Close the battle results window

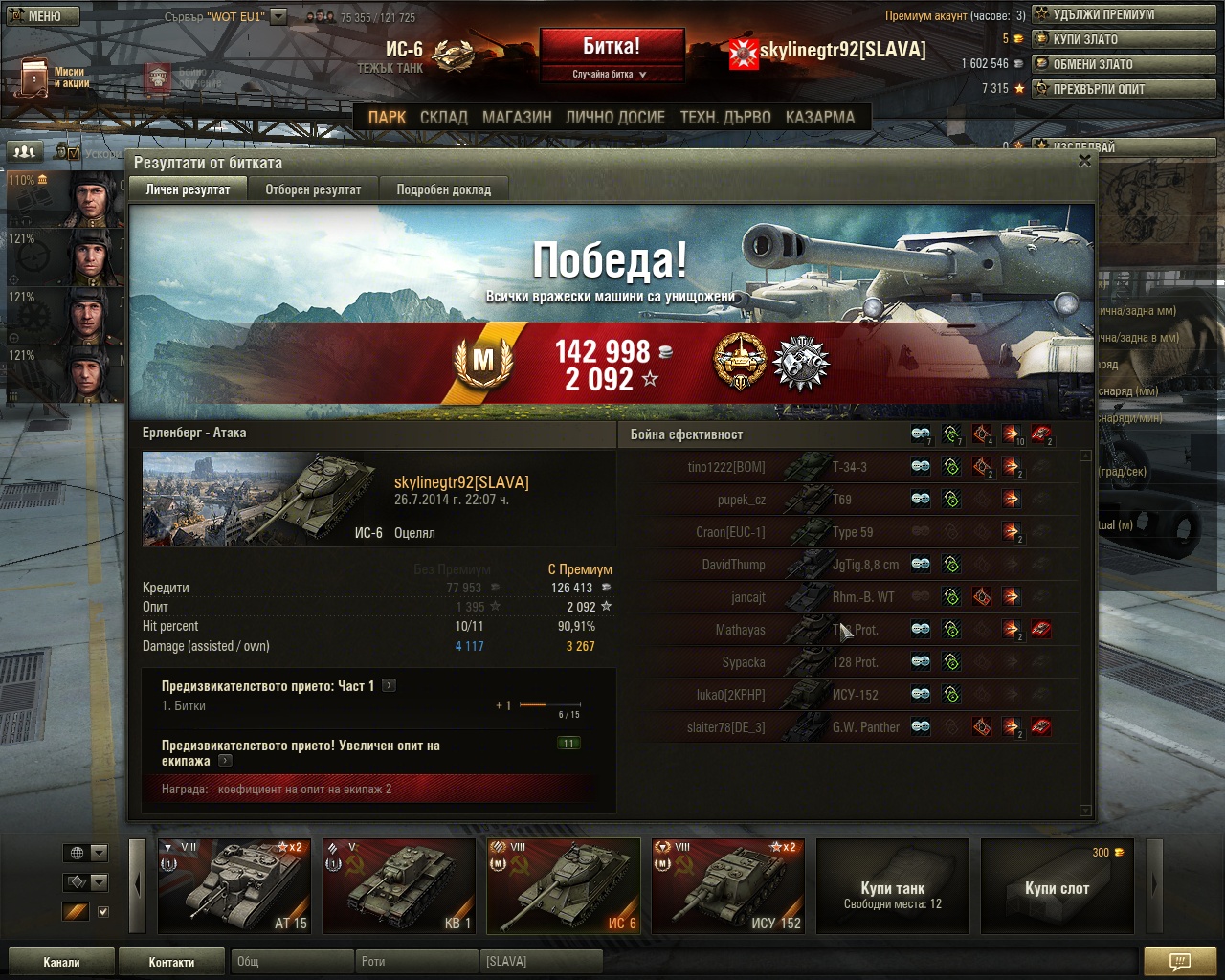click(x=1084, y=161)
